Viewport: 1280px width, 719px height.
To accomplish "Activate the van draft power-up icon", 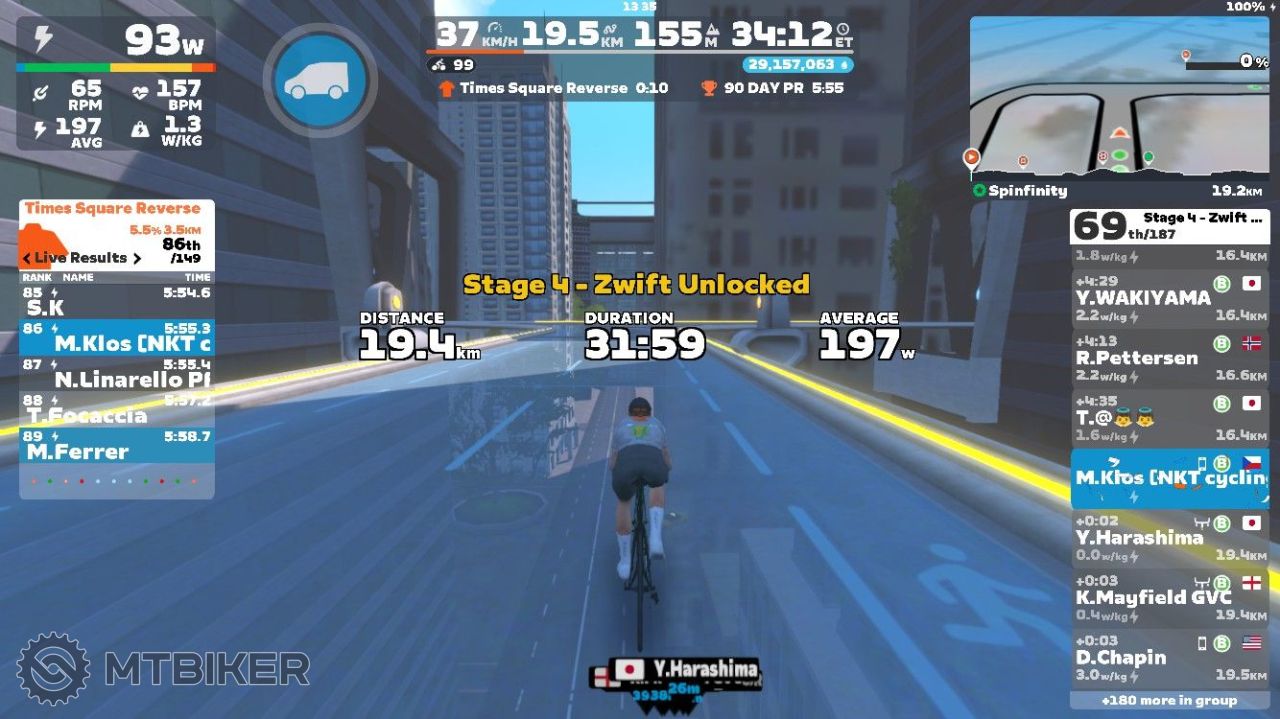I will click(x=320, y=80).
